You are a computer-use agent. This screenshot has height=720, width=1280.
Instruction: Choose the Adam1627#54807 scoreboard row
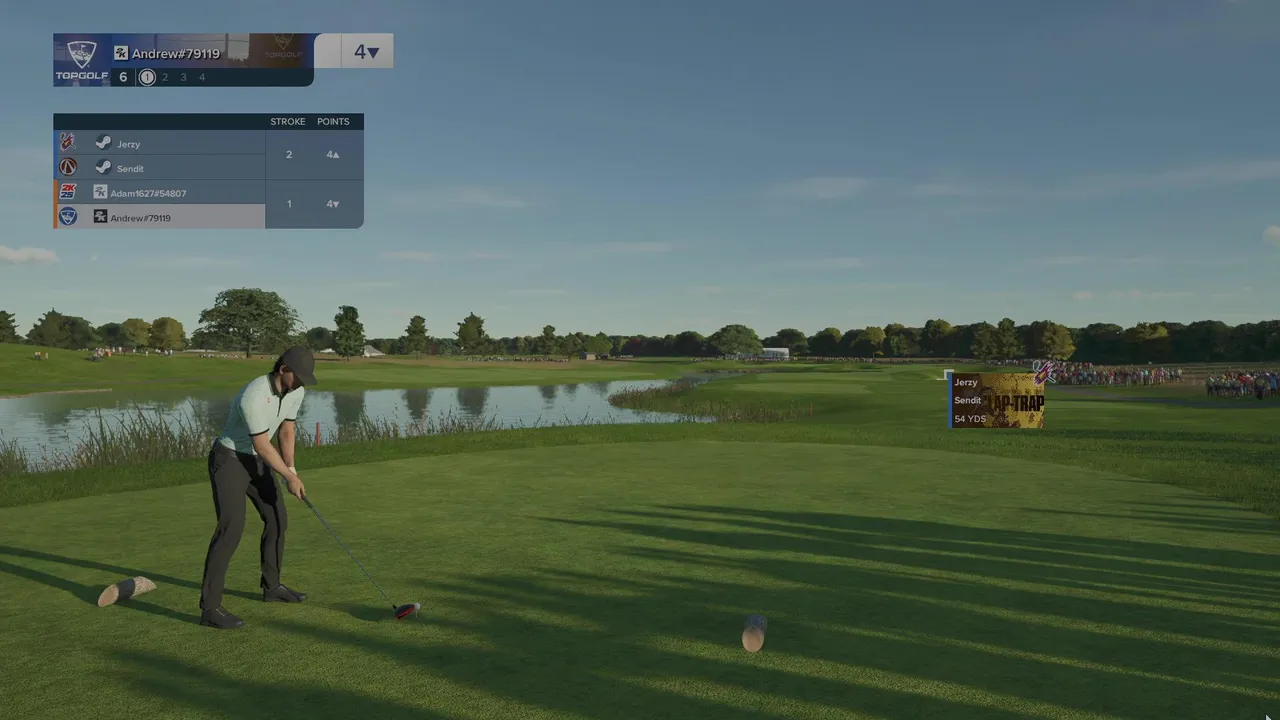tap(160, 193)
